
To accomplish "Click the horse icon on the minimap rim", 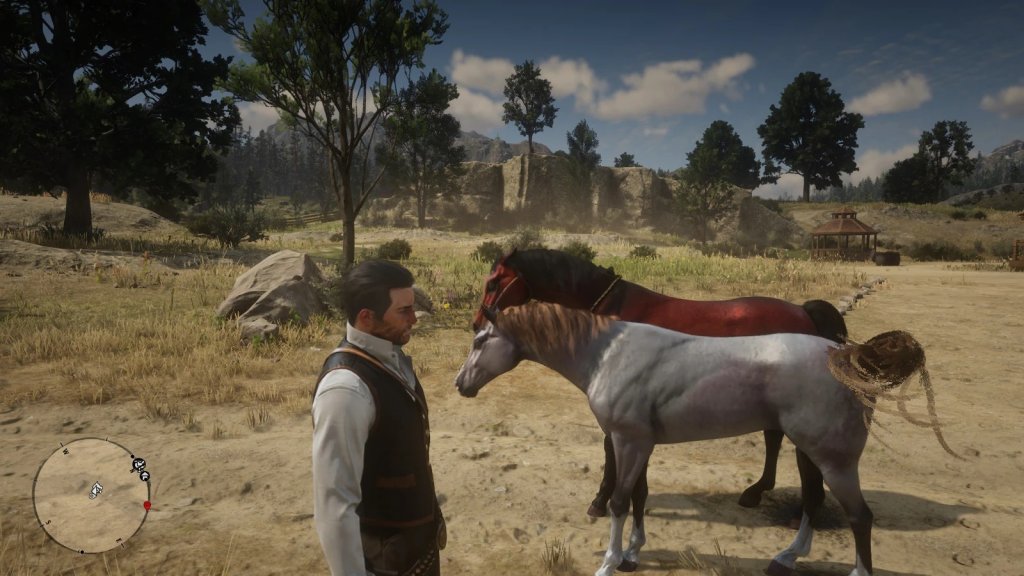I will coord(138,464).
